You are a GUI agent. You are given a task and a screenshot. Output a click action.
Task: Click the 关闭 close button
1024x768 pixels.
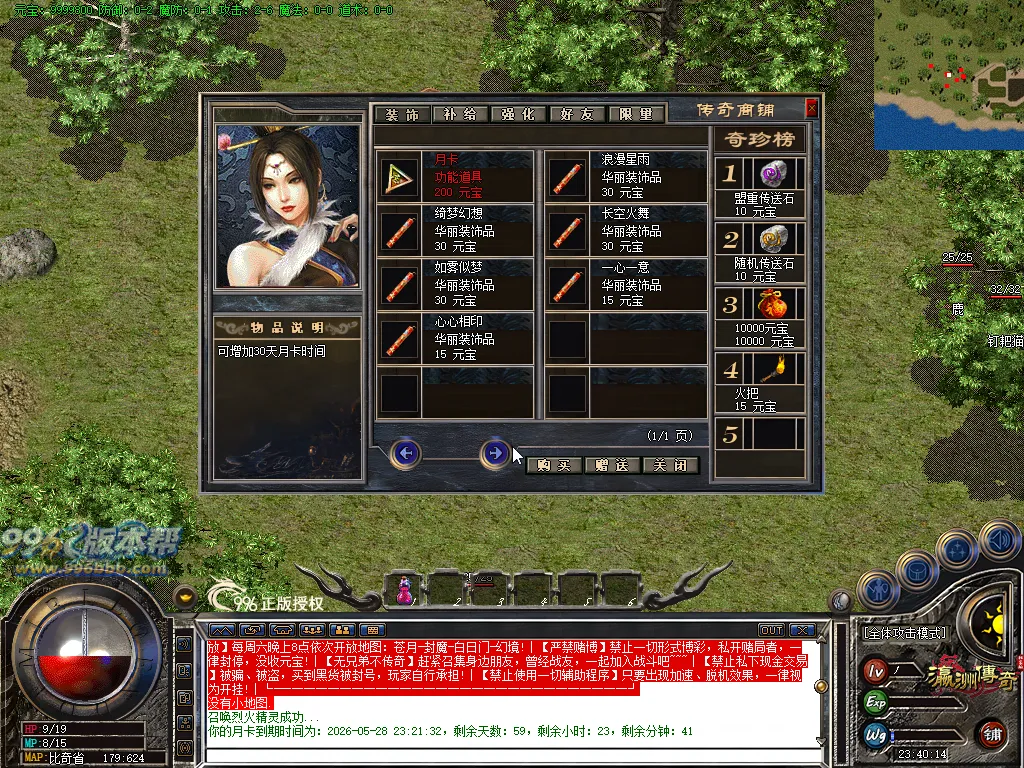point(670,465)
